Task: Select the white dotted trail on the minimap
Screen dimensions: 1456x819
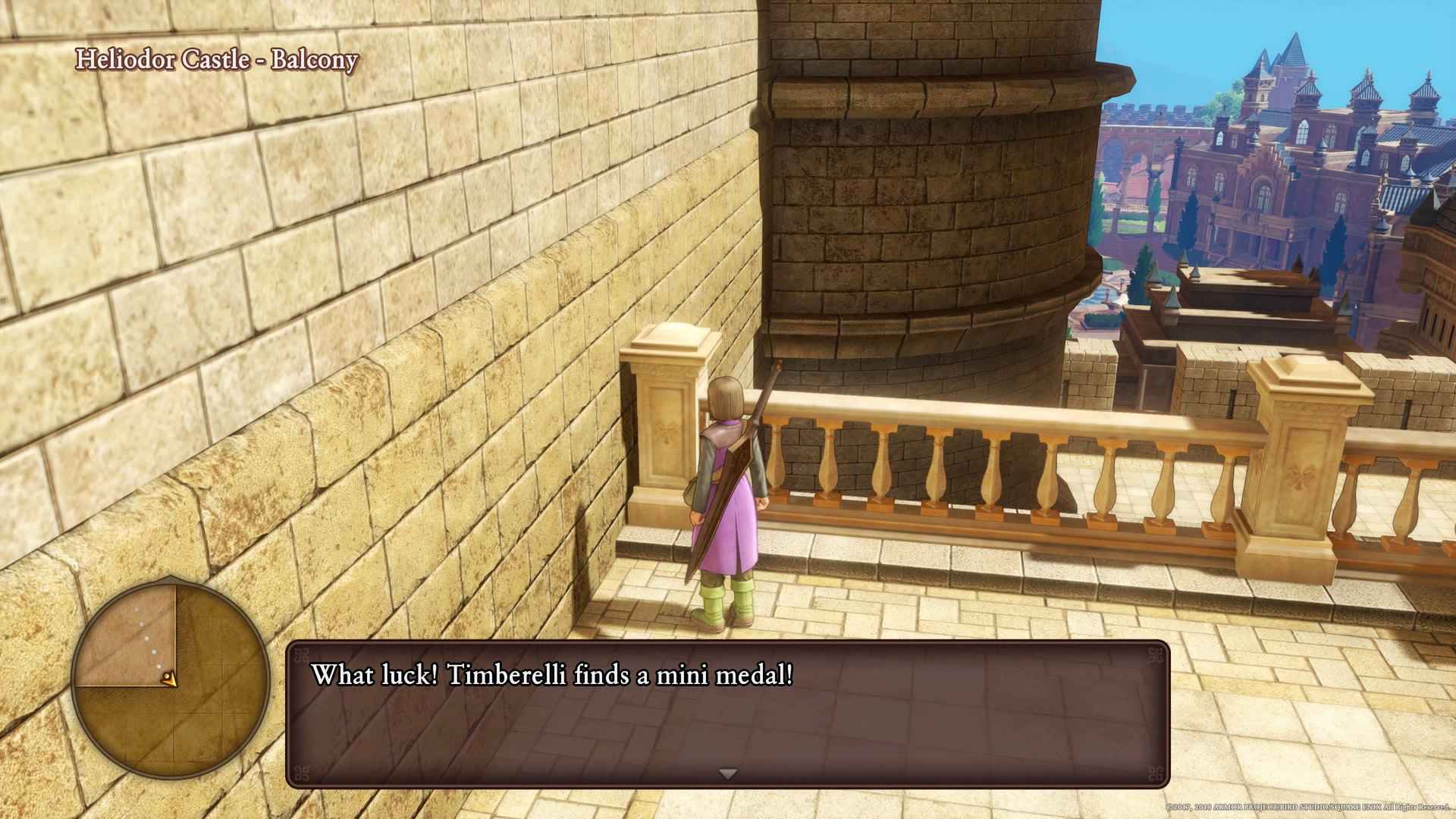Action: pyautogui.click(x=146, y=639)
